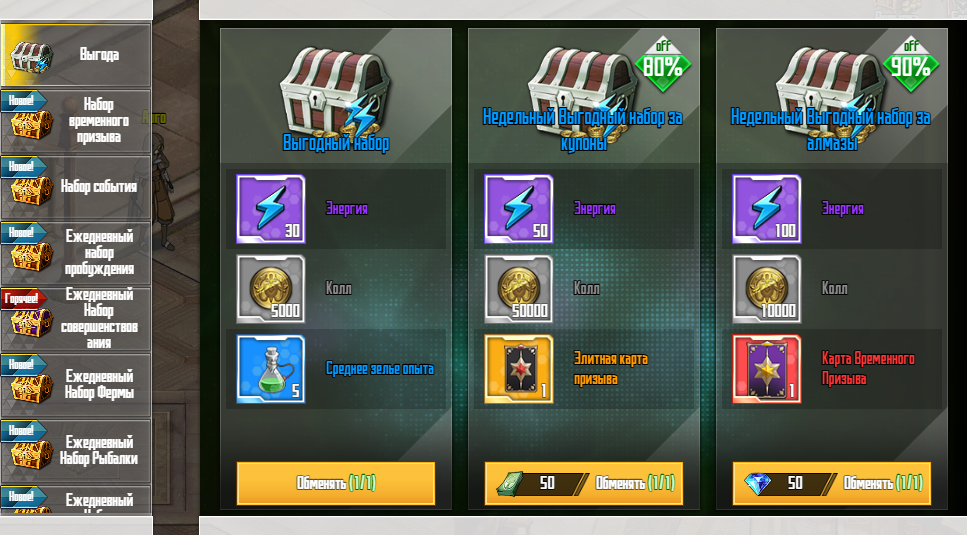Image resolution: width=967 pixels, height=535 pixels.
Task: Select Набор временного призыва category
Action: pyautogui.click(x=76, y=120)
